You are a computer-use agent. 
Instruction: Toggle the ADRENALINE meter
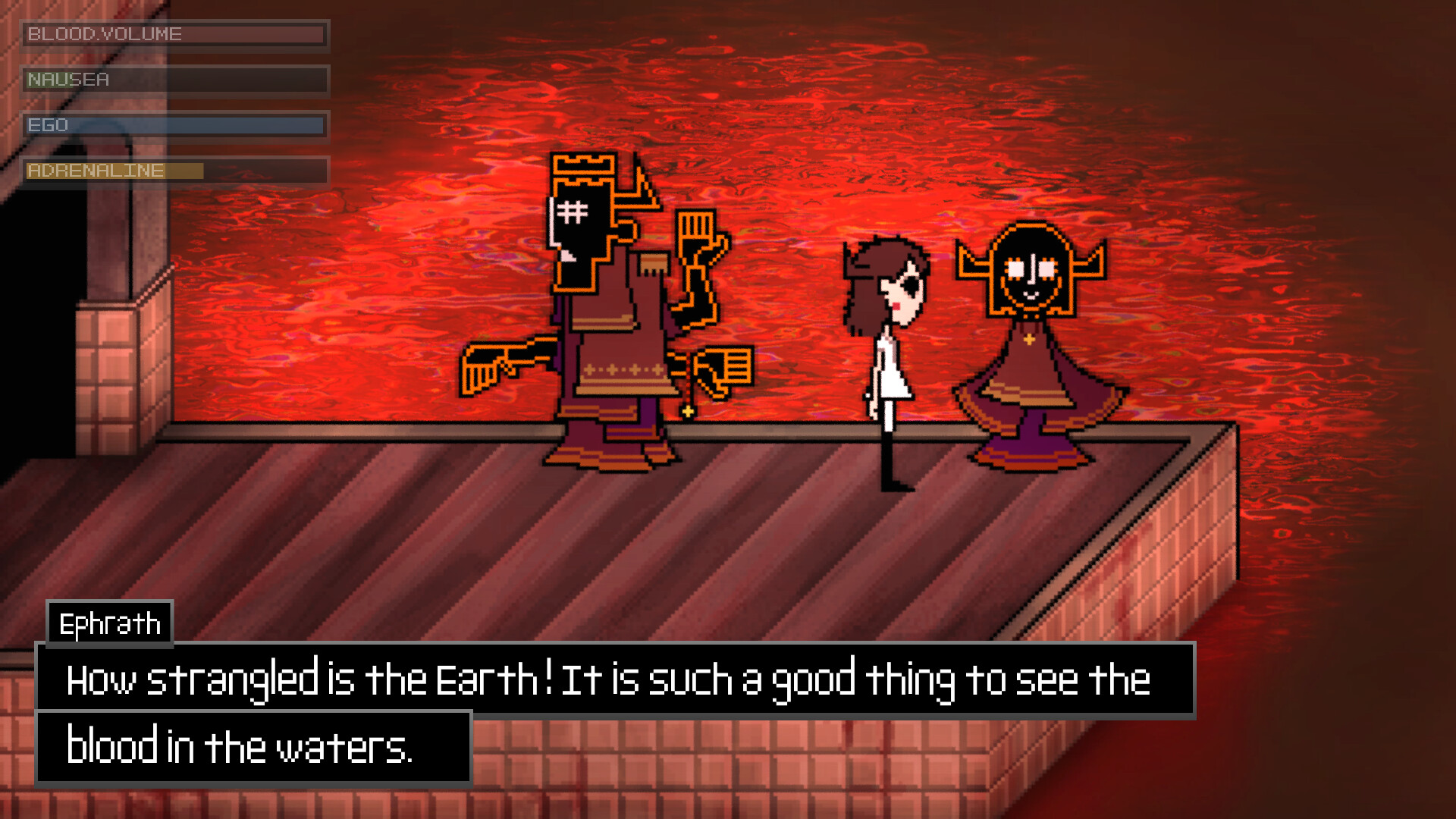[x=174, y=171]
